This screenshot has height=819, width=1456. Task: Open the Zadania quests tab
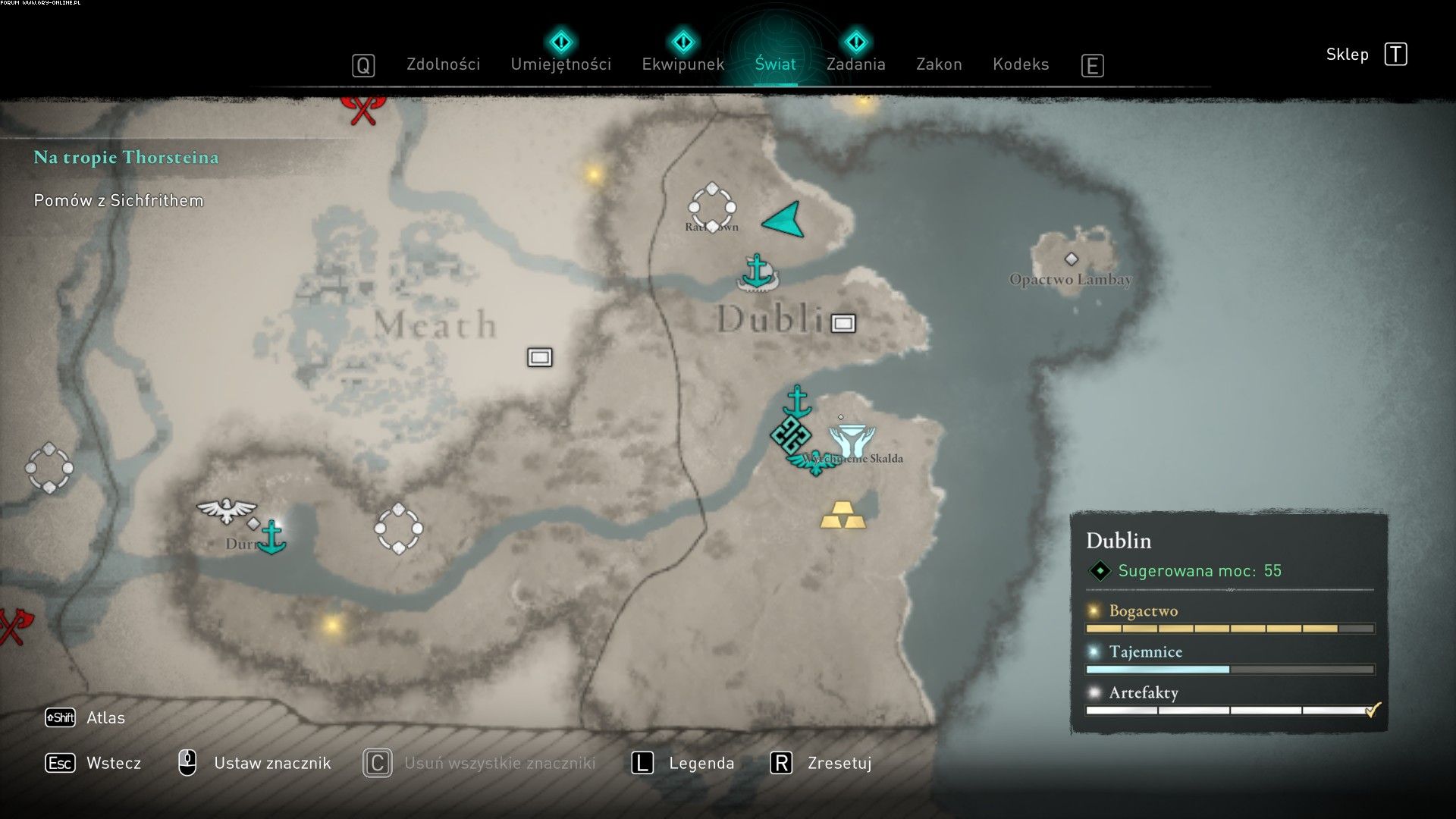pos(855,64)
